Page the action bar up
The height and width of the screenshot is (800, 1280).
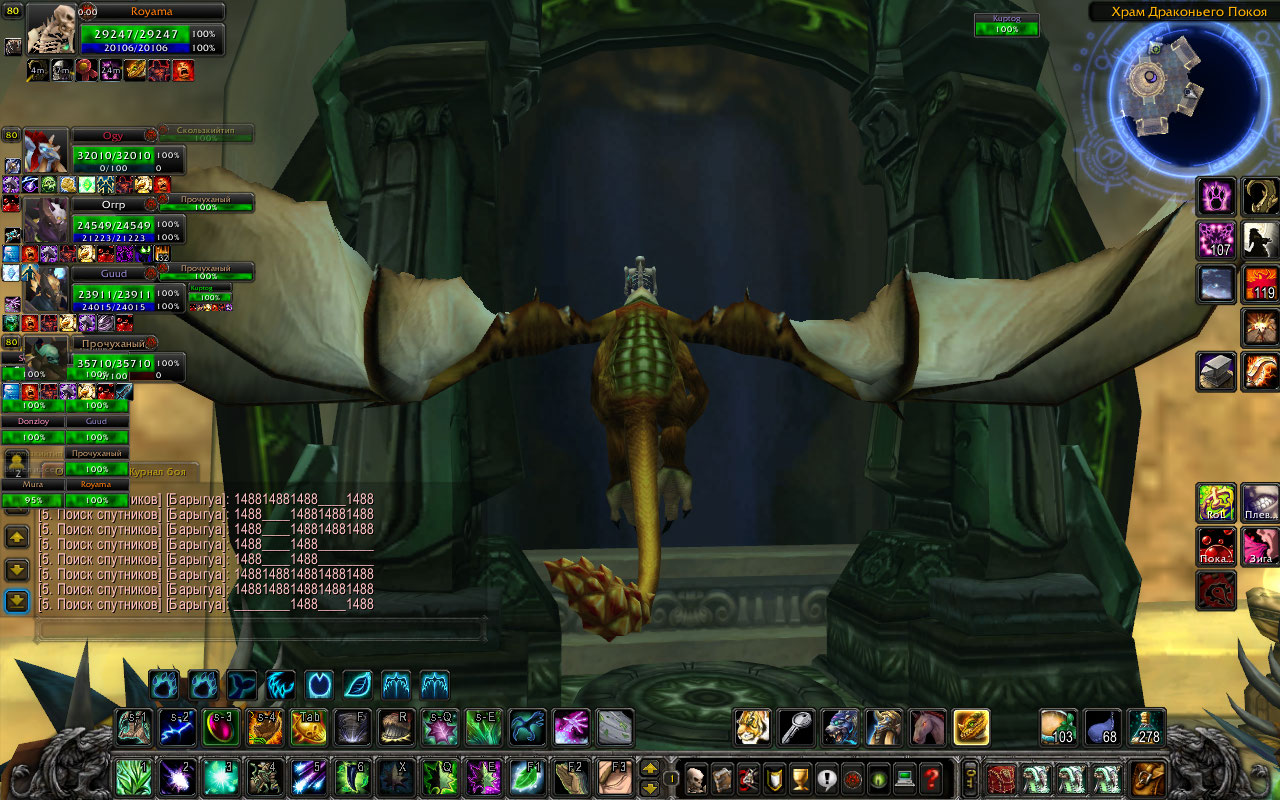click(x=649, y=769)
